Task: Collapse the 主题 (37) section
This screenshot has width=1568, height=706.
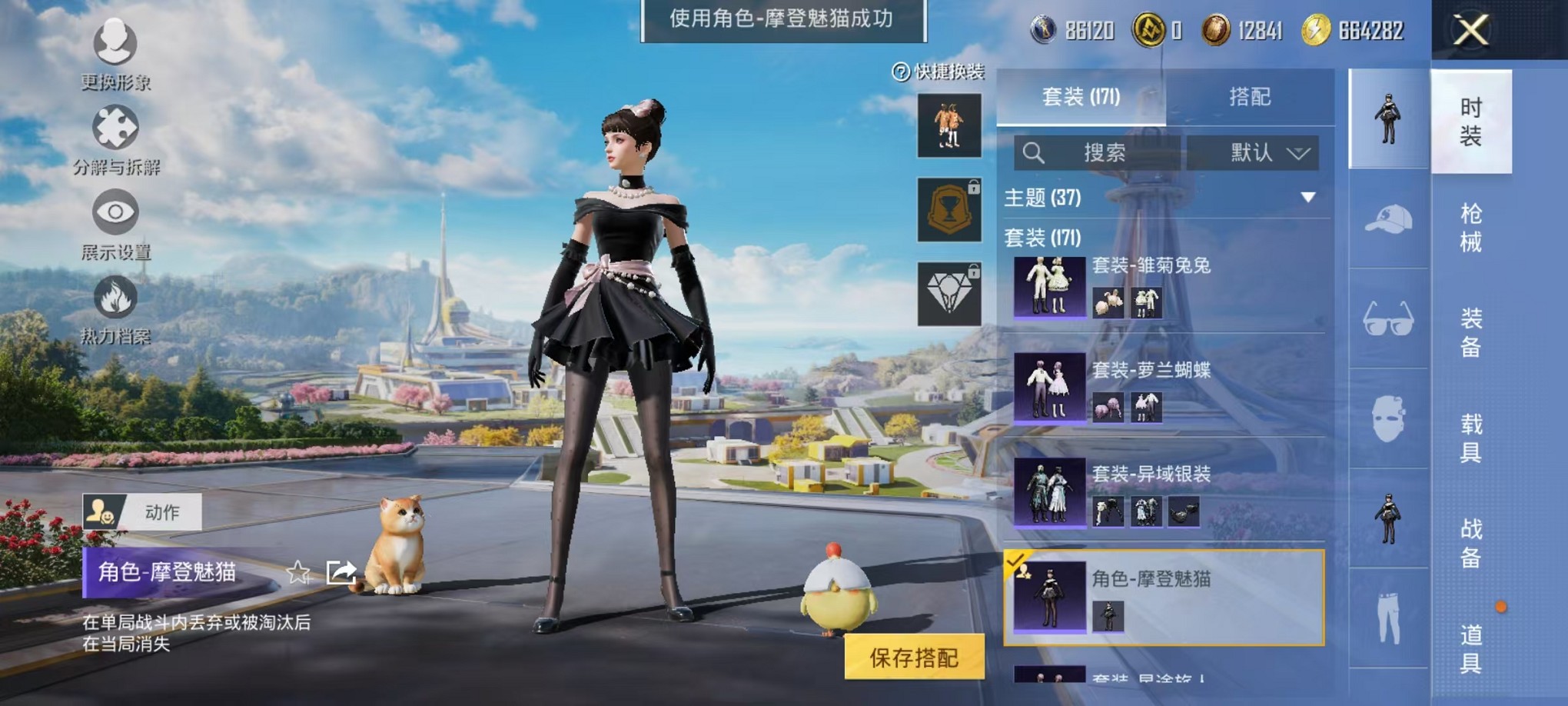Action: [x=1307, y=198]
